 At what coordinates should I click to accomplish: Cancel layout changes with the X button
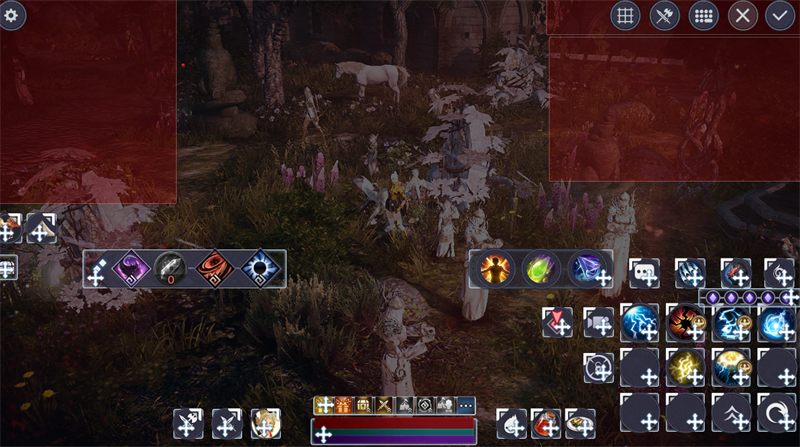pyautogui.click(x=742, y=15)
